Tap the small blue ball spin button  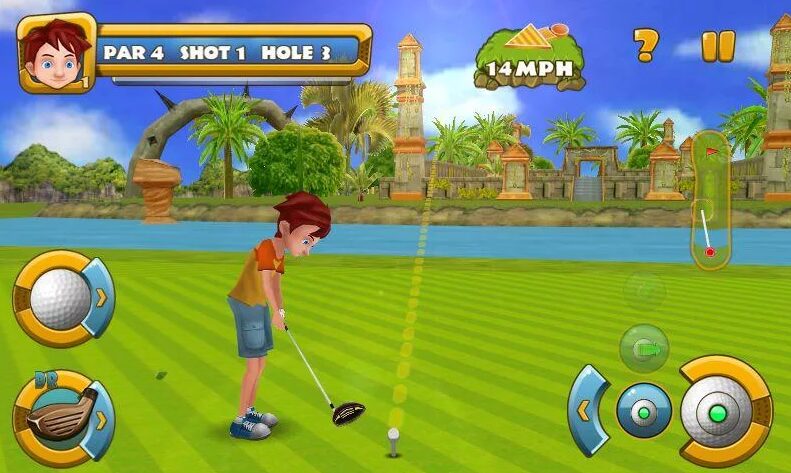pos(643,410)
